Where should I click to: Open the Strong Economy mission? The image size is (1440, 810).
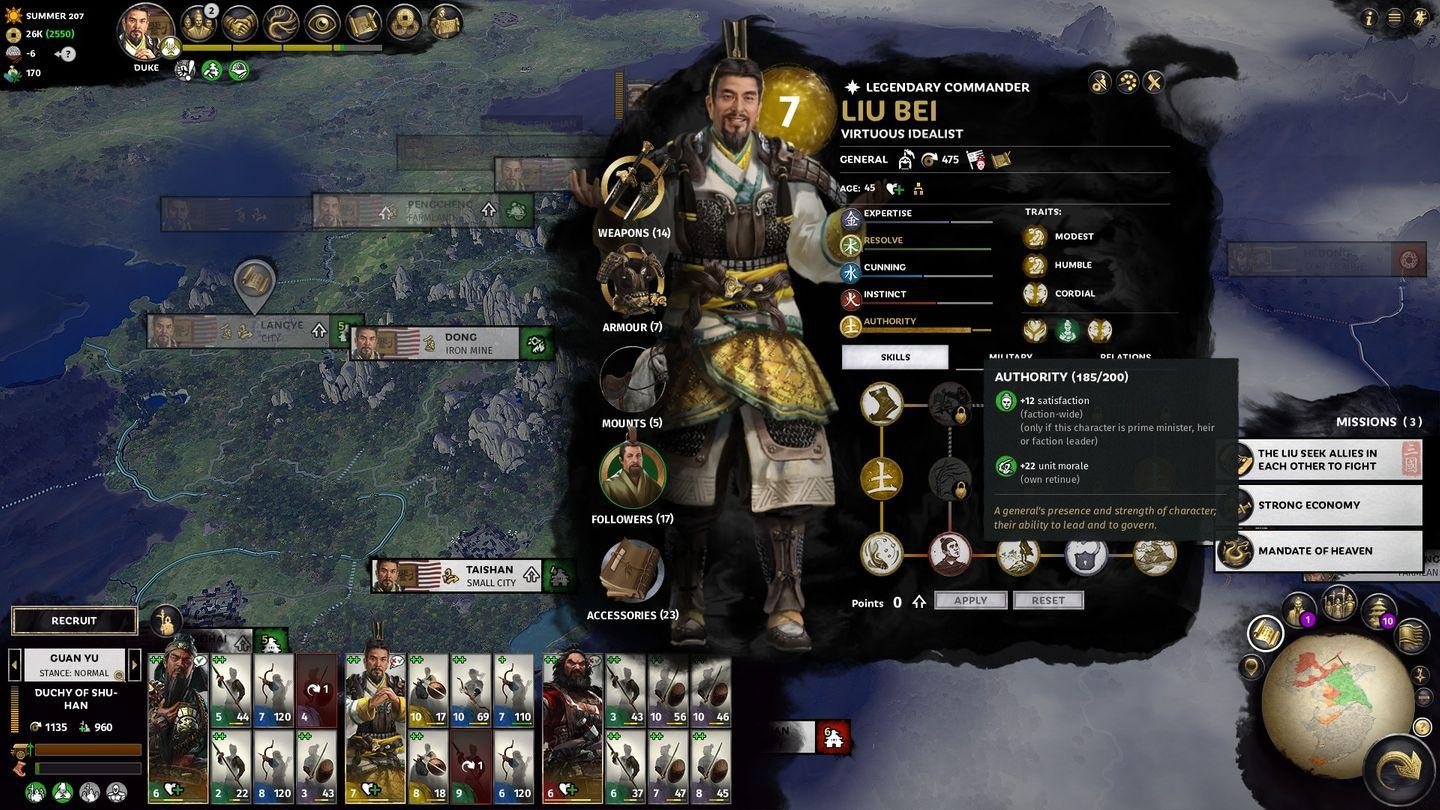(1320, 505)
